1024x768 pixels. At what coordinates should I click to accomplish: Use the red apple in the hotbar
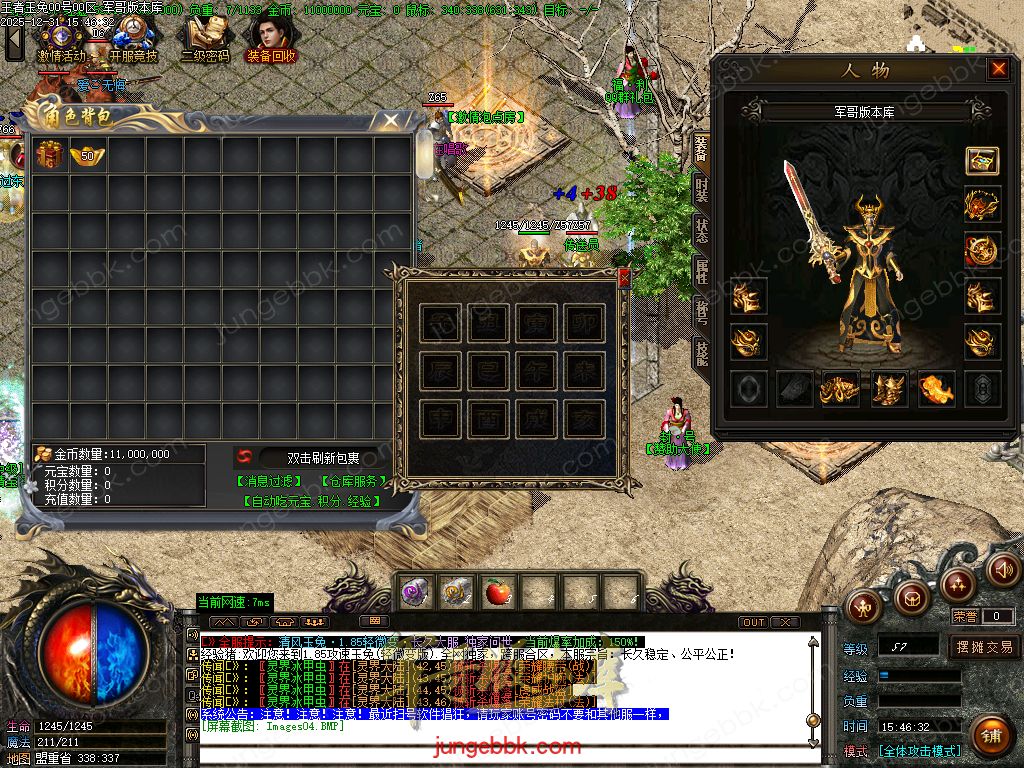499,593
